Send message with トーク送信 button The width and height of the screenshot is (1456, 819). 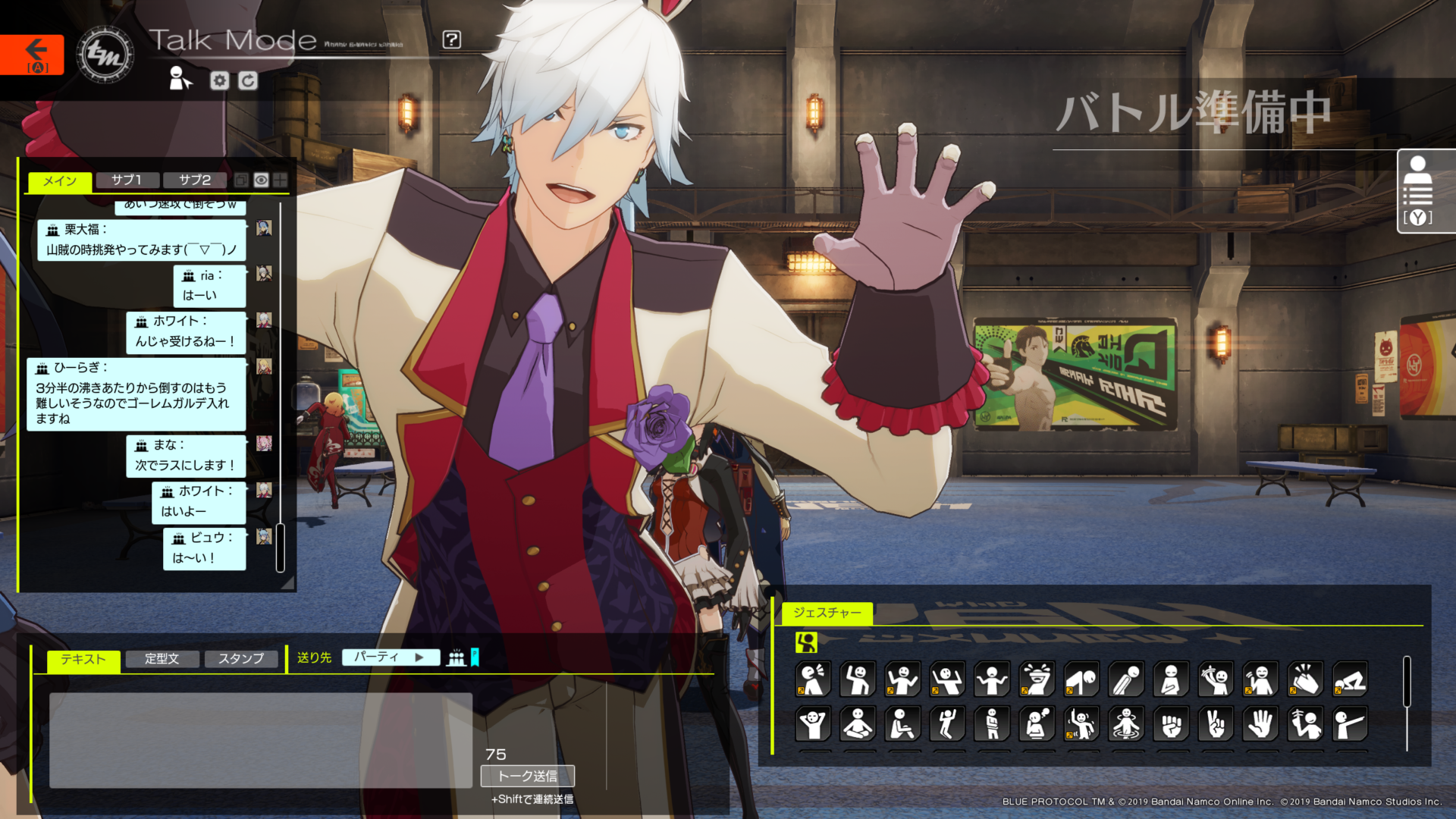pos(527,776)
